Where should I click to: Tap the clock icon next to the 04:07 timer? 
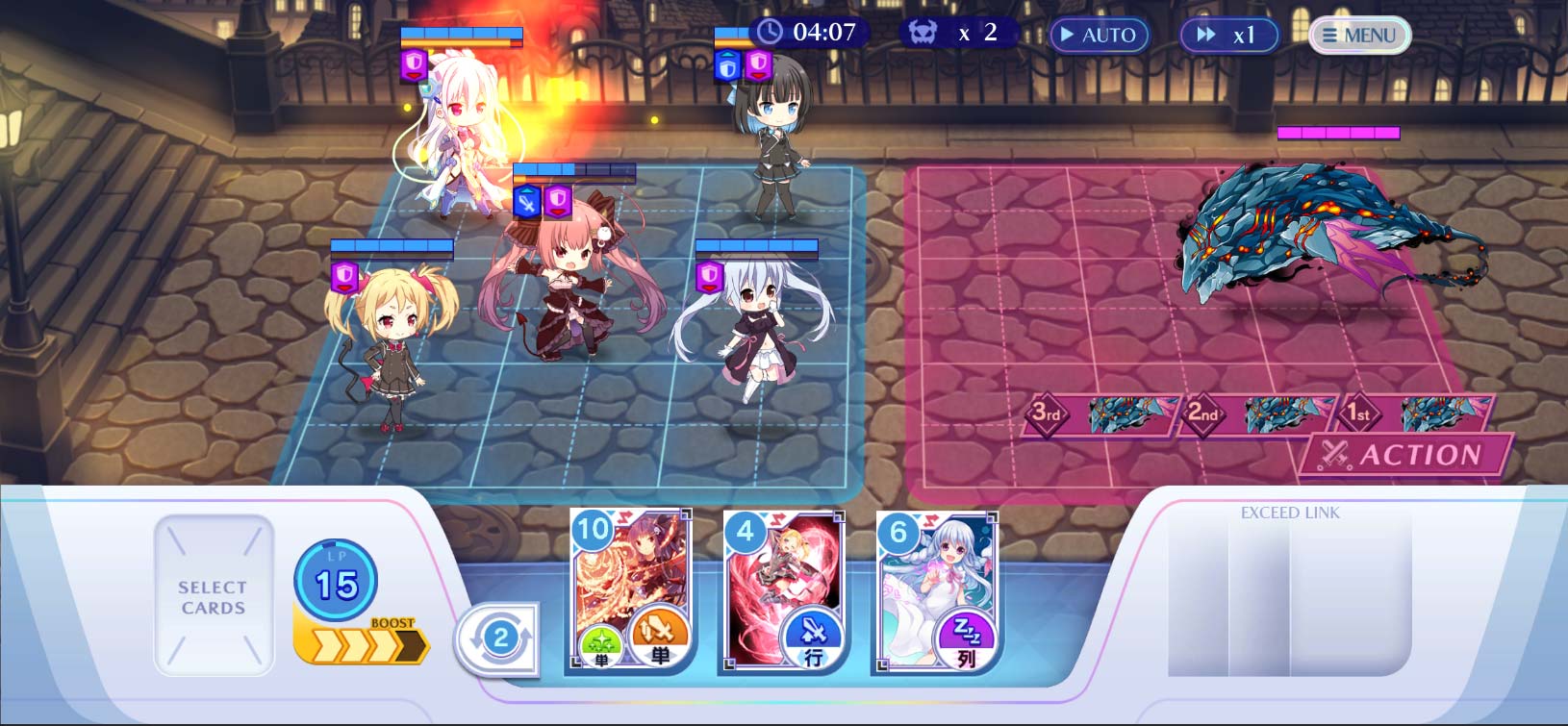pos(769,32)
